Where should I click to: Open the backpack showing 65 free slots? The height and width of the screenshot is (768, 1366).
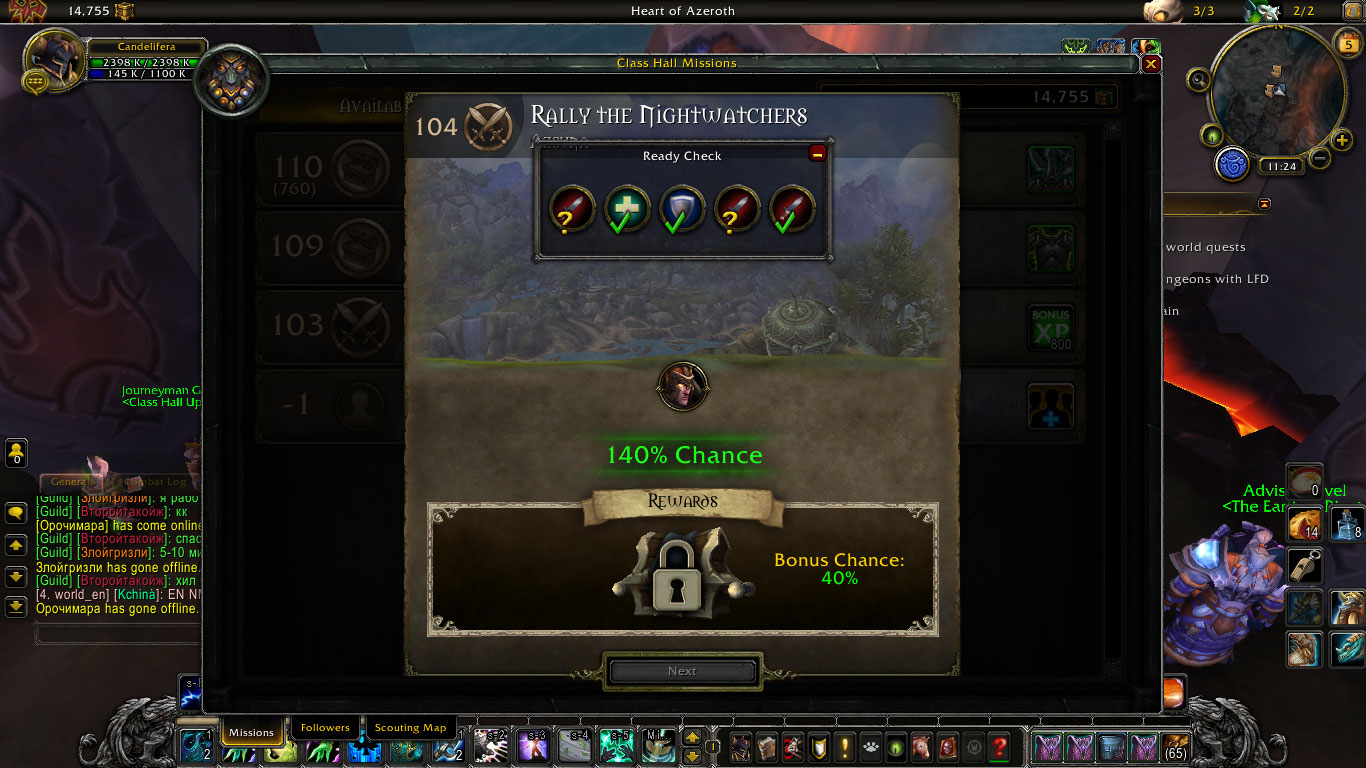[1176, 746]
